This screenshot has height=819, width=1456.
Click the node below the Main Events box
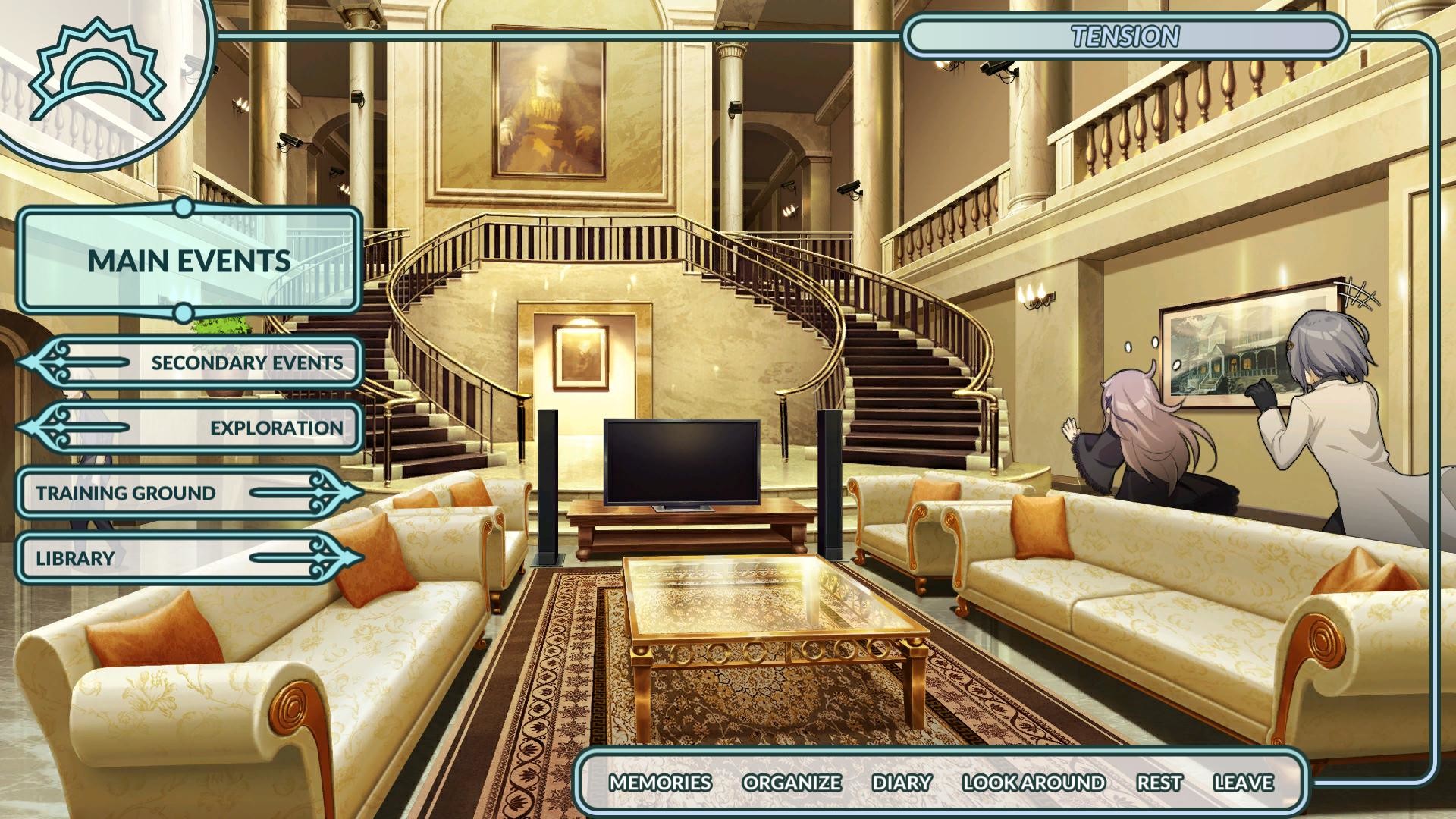coord(182,311)
